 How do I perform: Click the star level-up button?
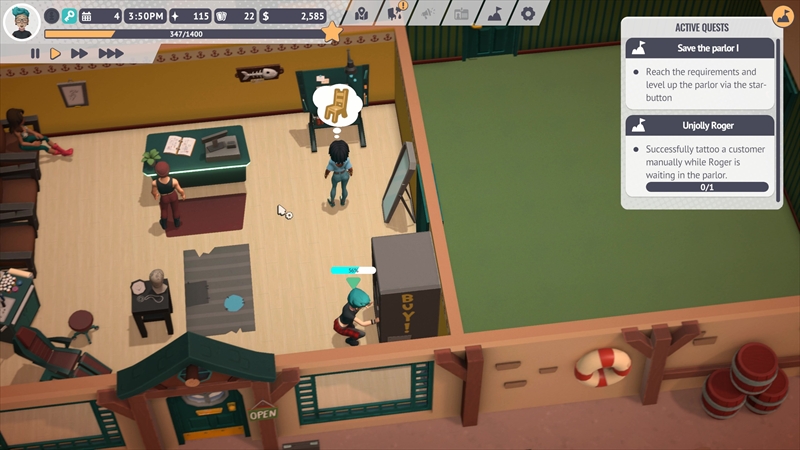tap(333, 33)
